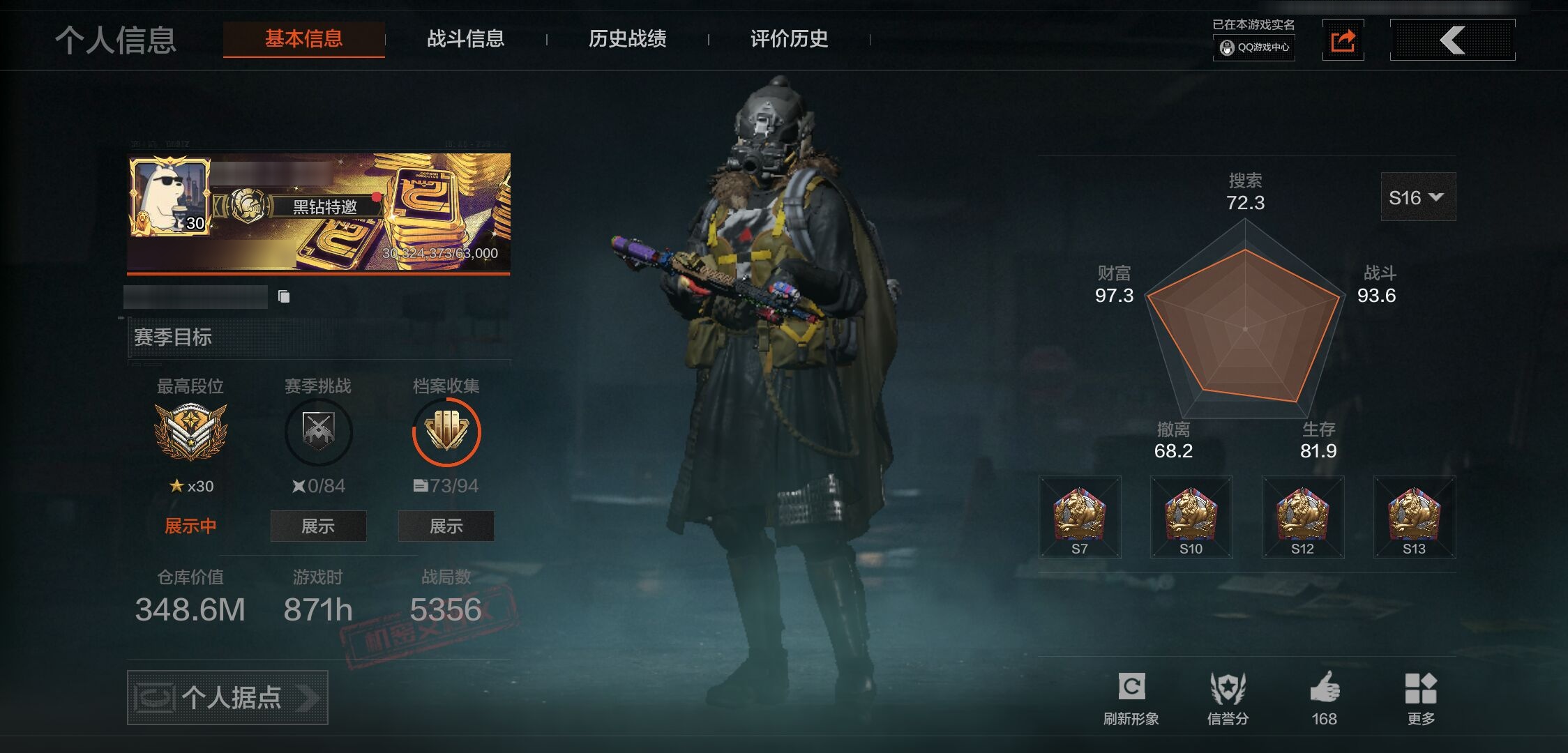The height and width of the screenshot is (753, 1568).
Task: Show the 赛季挑战 badge
Action: [318, 526]
